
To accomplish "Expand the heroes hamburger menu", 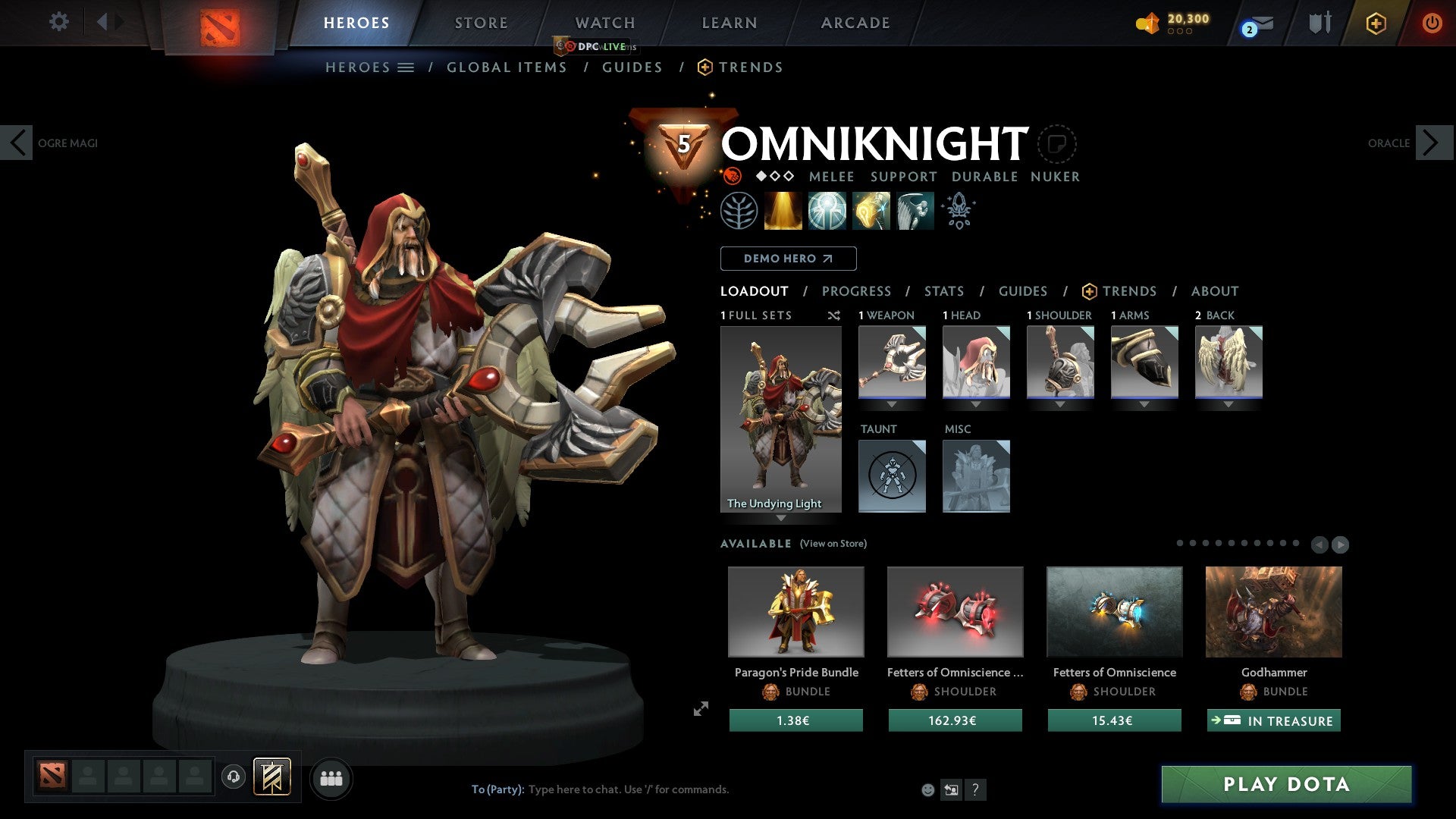I will (x=406, y=67).
